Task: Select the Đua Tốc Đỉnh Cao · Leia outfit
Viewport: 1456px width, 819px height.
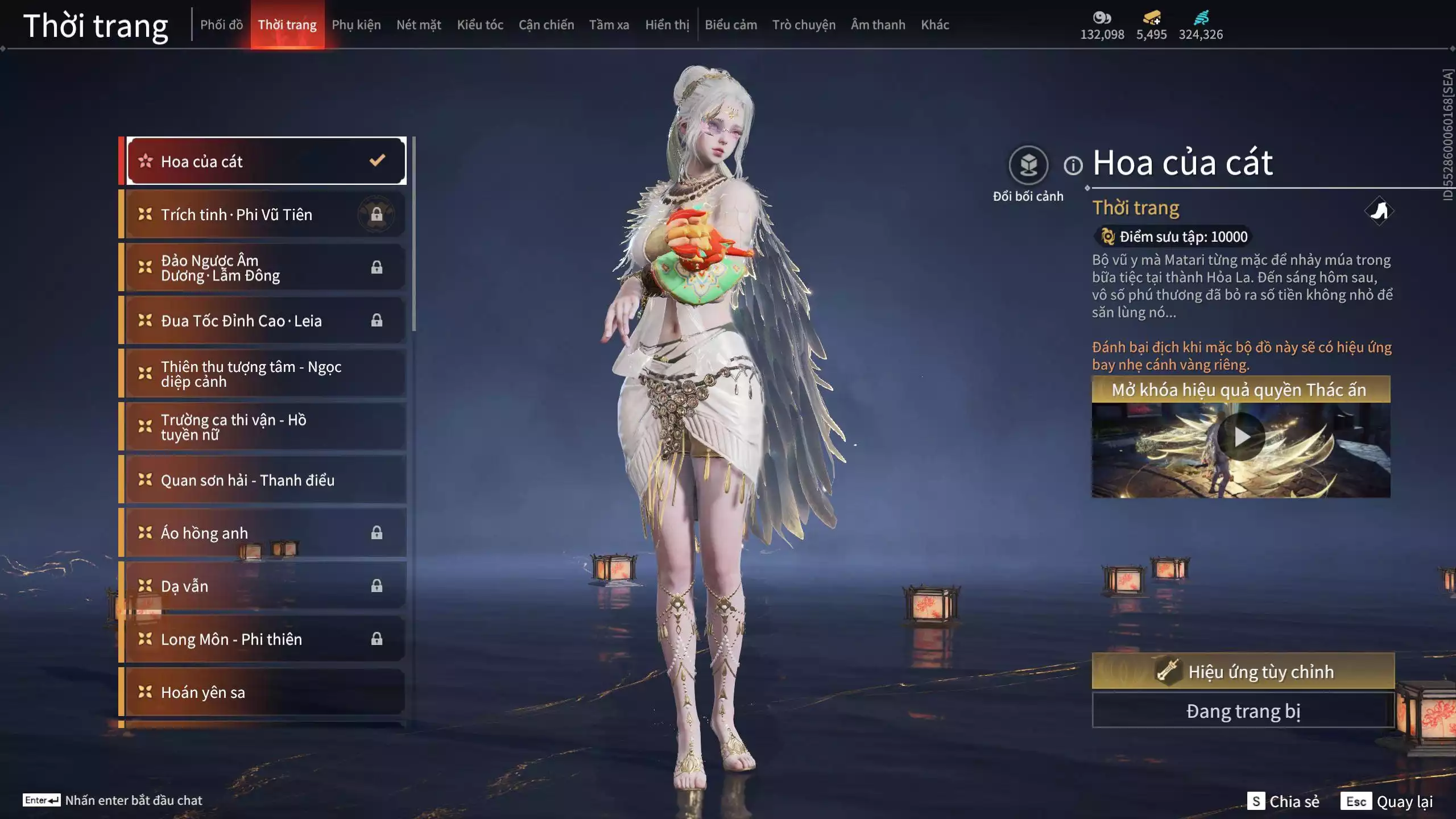Action: (x=265, y=321)
